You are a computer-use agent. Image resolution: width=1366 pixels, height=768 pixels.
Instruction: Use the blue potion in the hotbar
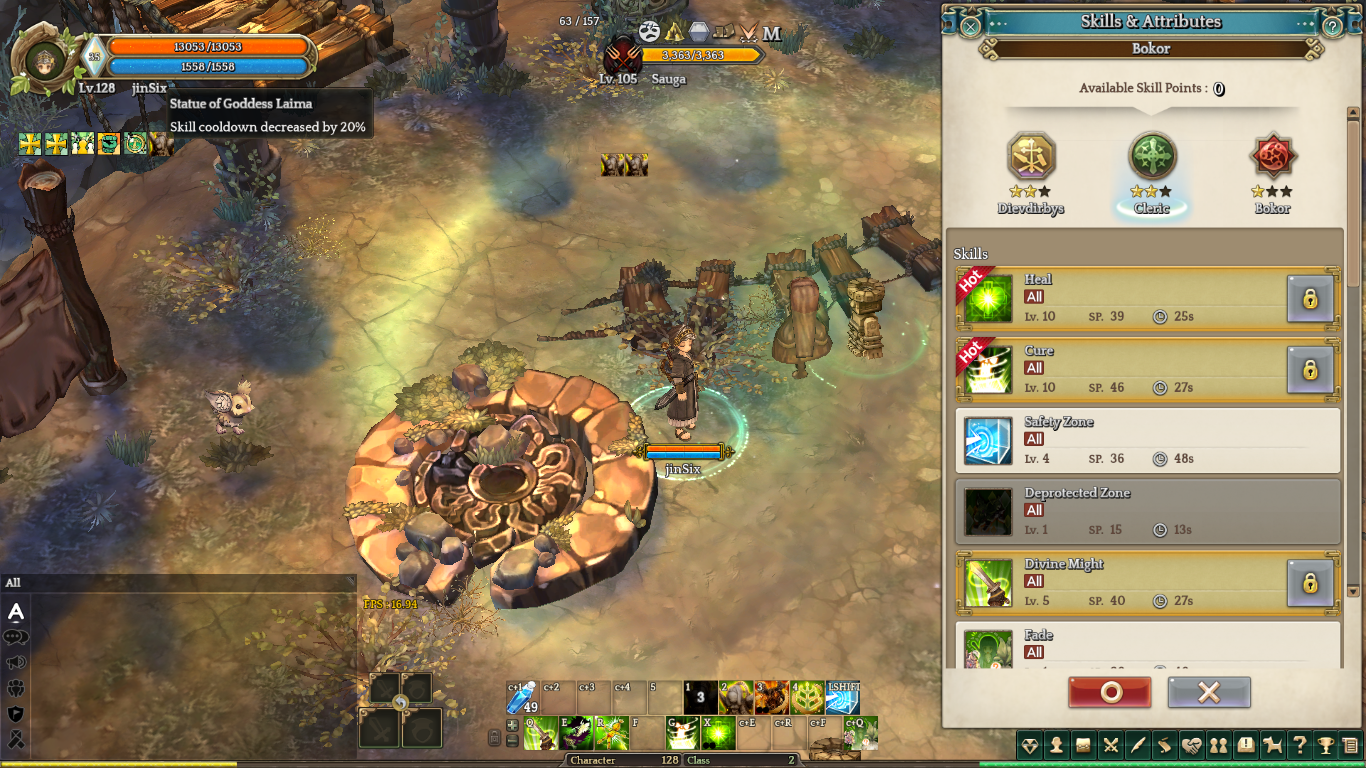click(x=524, y=697)
